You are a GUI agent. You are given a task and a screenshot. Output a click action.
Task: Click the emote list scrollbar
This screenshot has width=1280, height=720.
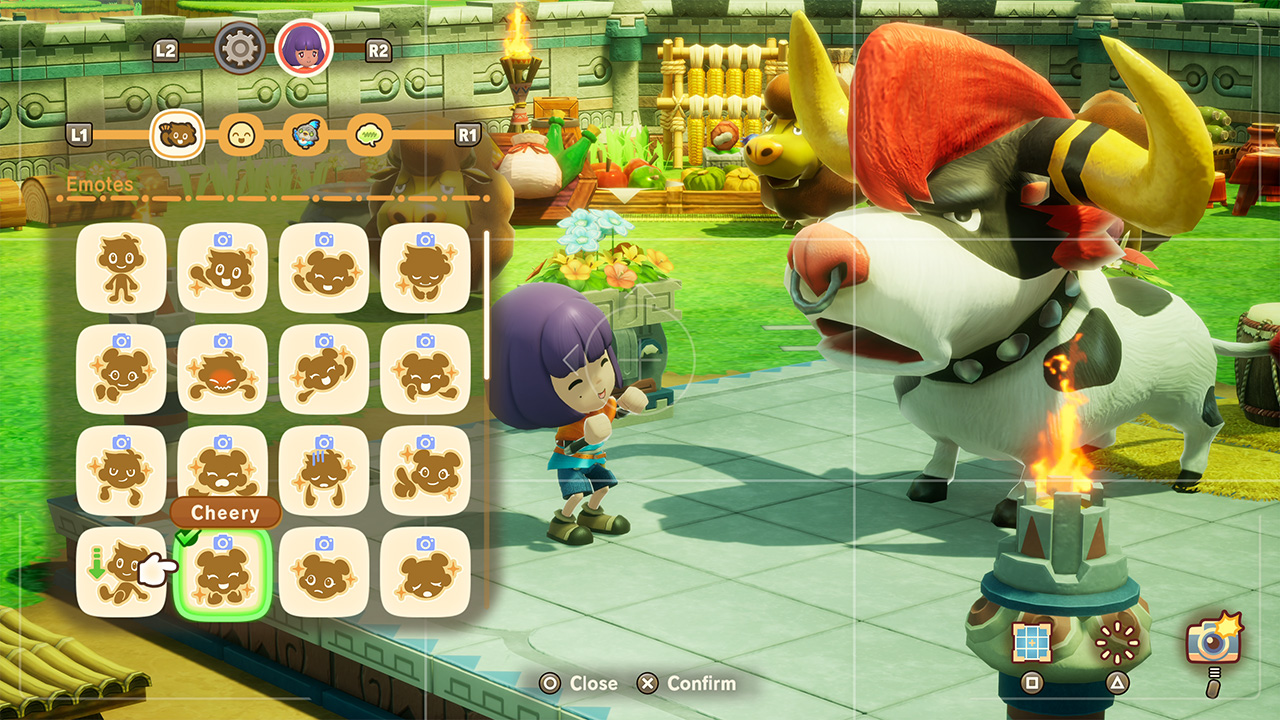pos(487,305)
